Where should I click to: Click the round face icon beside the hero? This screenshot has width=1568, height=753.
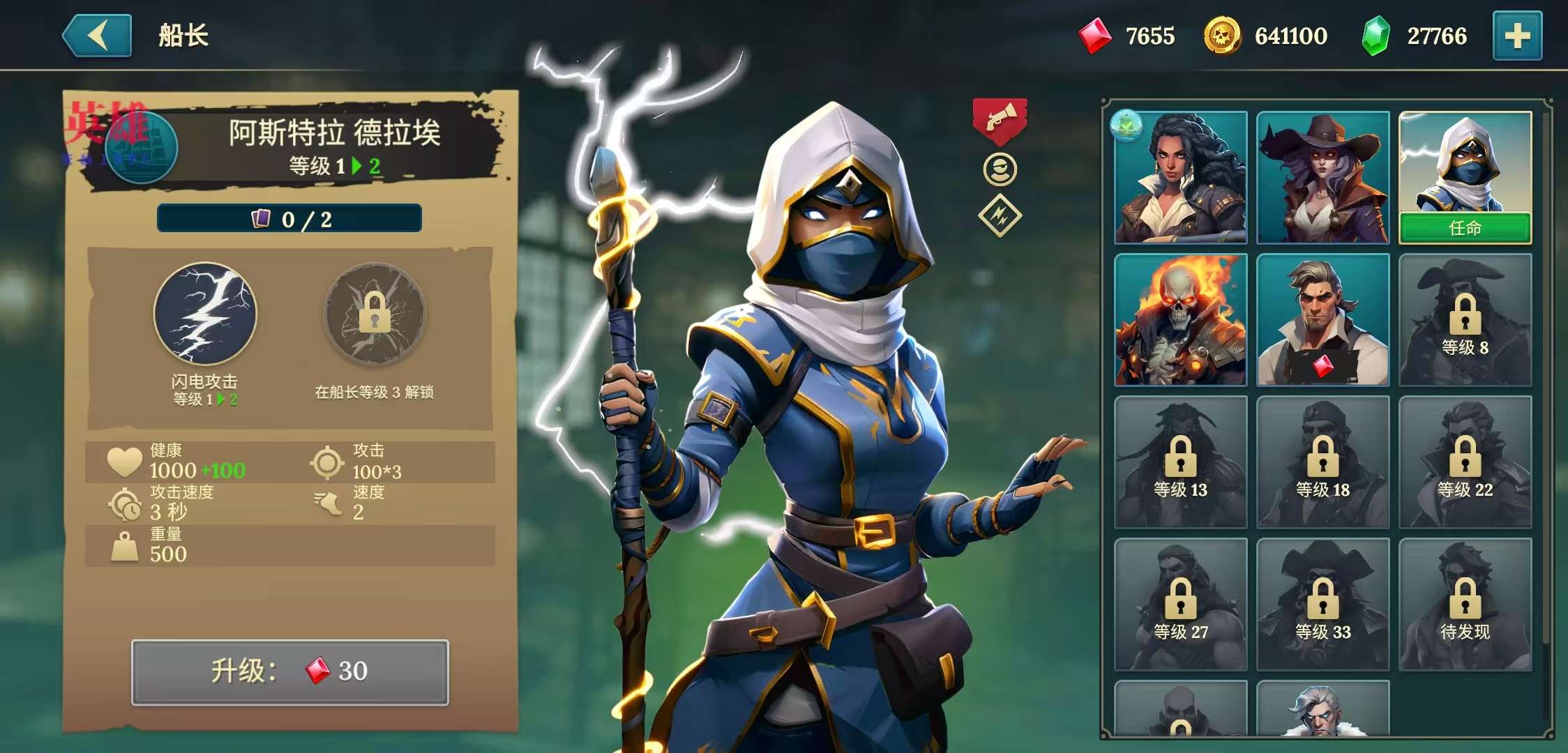coord(1000,169)
